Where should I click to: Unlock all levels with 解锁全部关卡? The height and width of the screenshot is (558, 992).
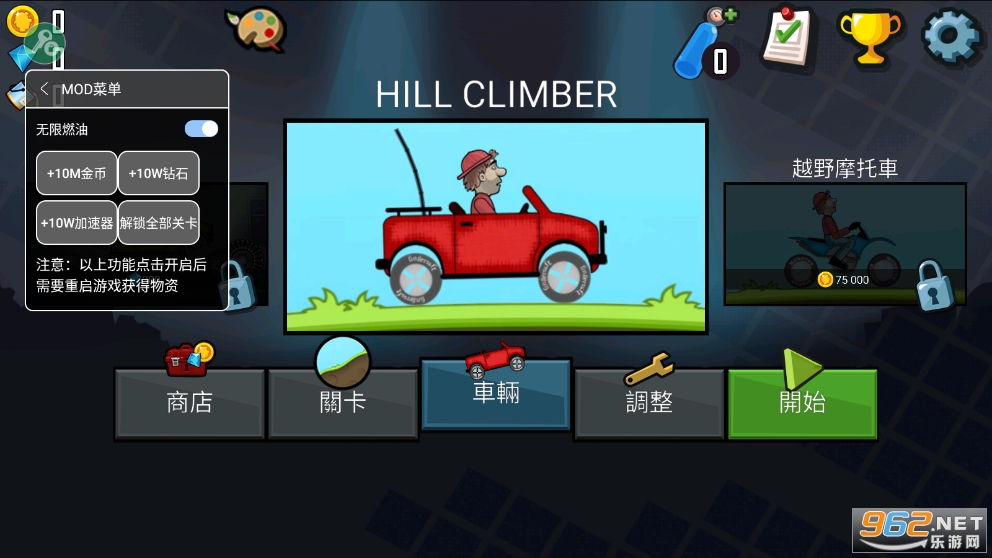158,222
